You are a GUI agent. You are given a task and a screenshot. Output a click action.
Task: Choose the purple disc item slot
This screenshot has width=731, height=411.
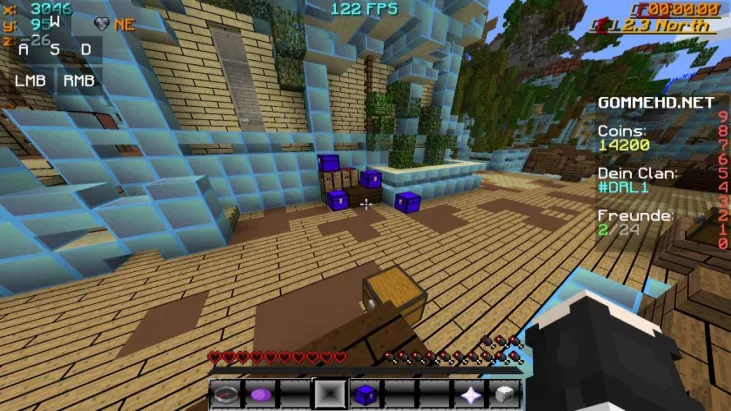(x=259, y=394)
